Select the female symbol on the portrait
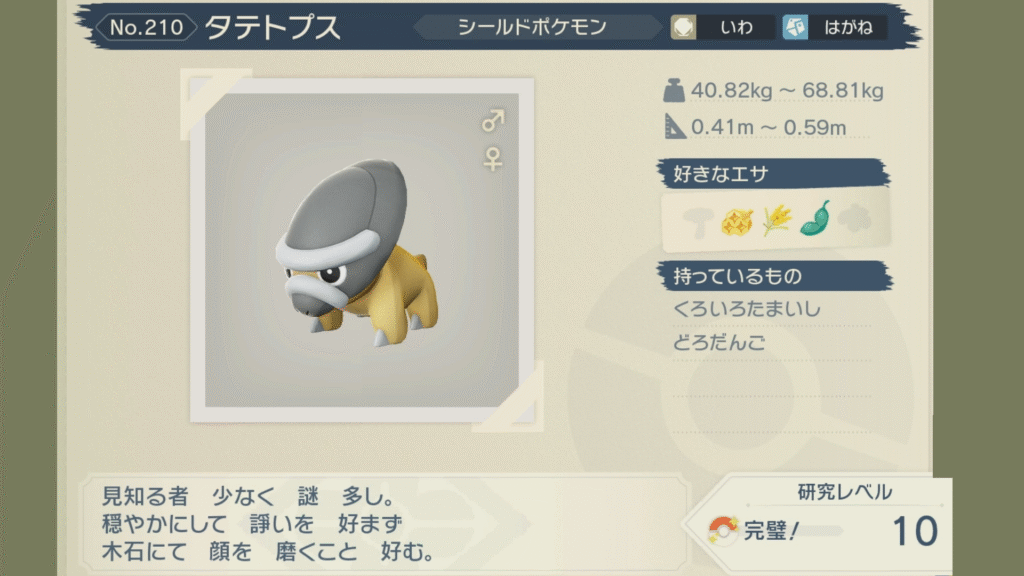The image size is (1024, 576). (493, 158)
